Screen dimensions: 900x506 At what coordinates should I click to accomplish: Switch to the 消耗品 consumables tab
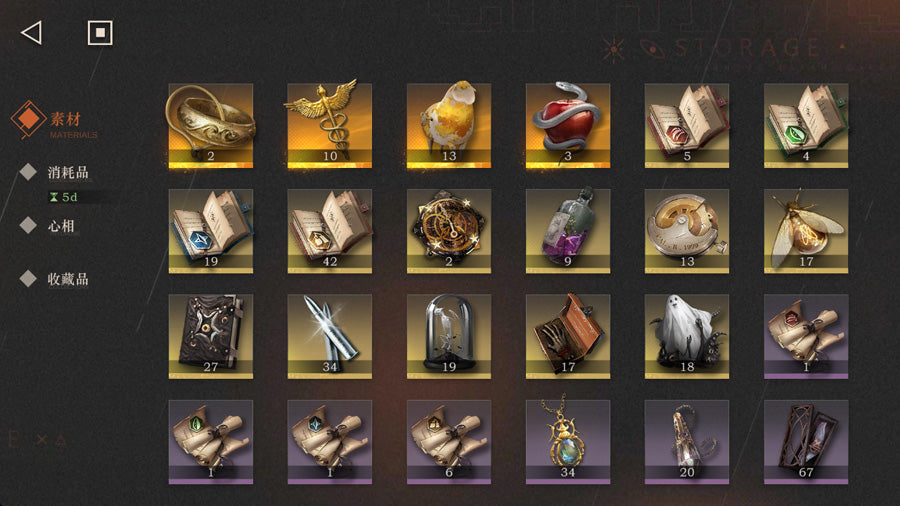click(68, 172)
